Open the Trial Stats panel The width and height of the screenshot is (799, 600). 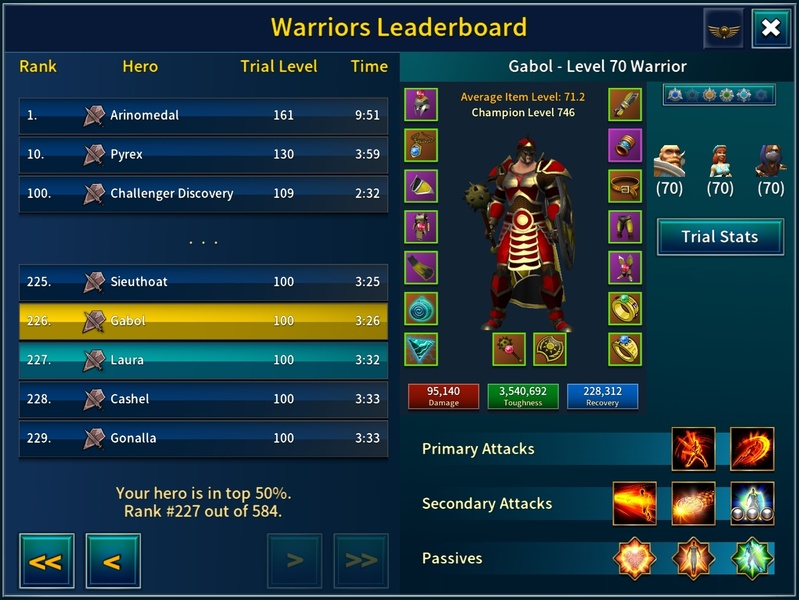coord(719,237)
